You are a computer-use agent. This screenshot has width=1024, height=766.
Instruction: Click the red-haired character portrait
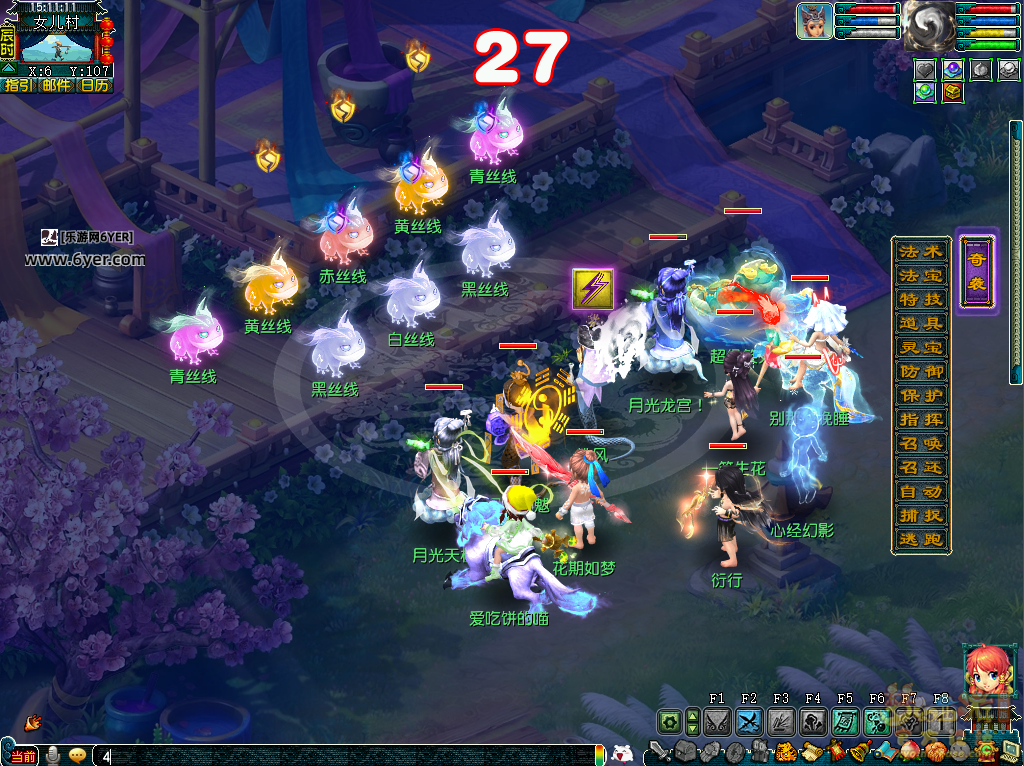[x=984, y=671]
